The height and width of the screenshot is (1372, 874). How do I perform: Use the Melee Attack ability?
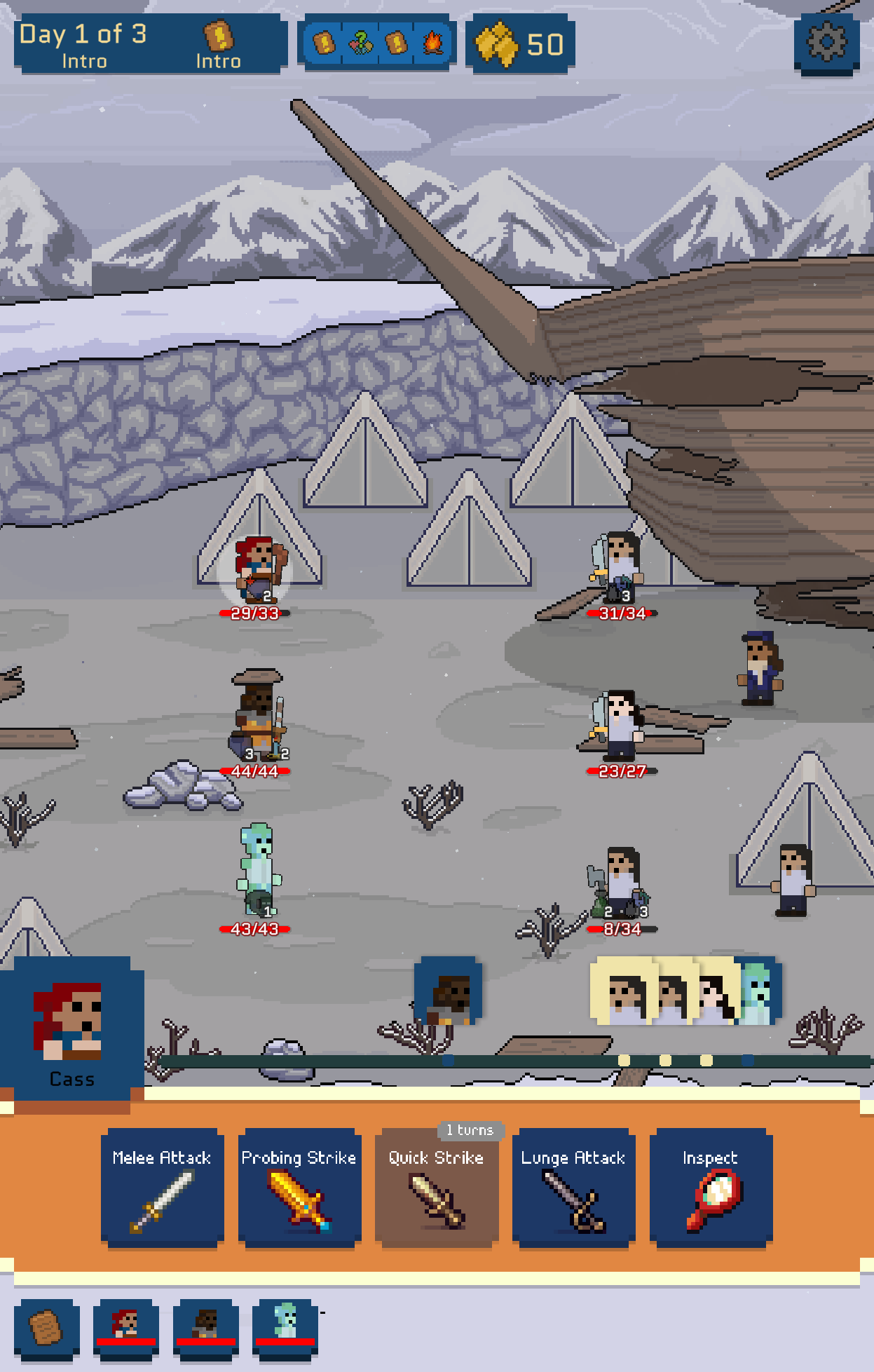(162, 1188)
